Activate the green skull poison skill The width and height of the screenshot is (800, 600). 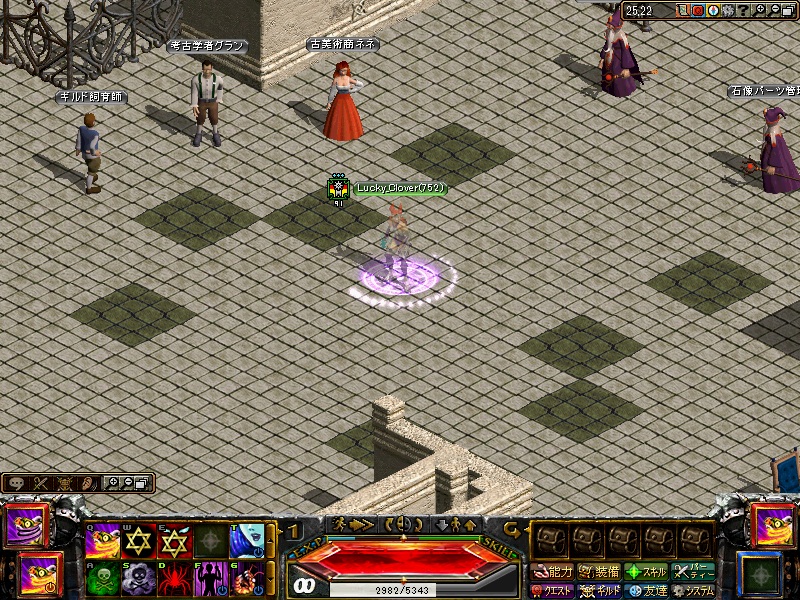click(x=103, y=579)
